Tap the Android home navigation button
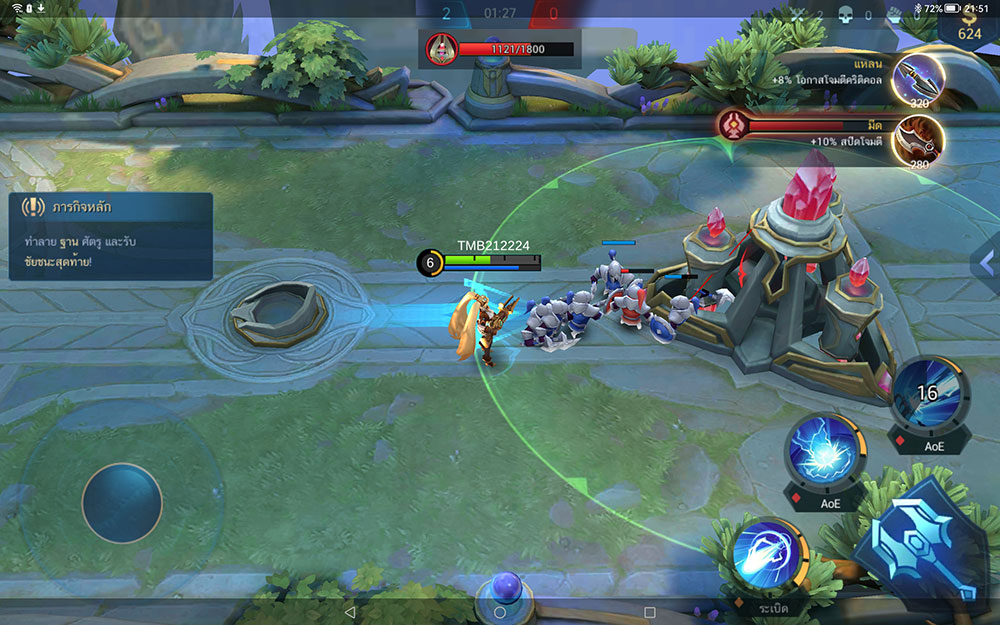1000x625 pixels. (500, 611)
